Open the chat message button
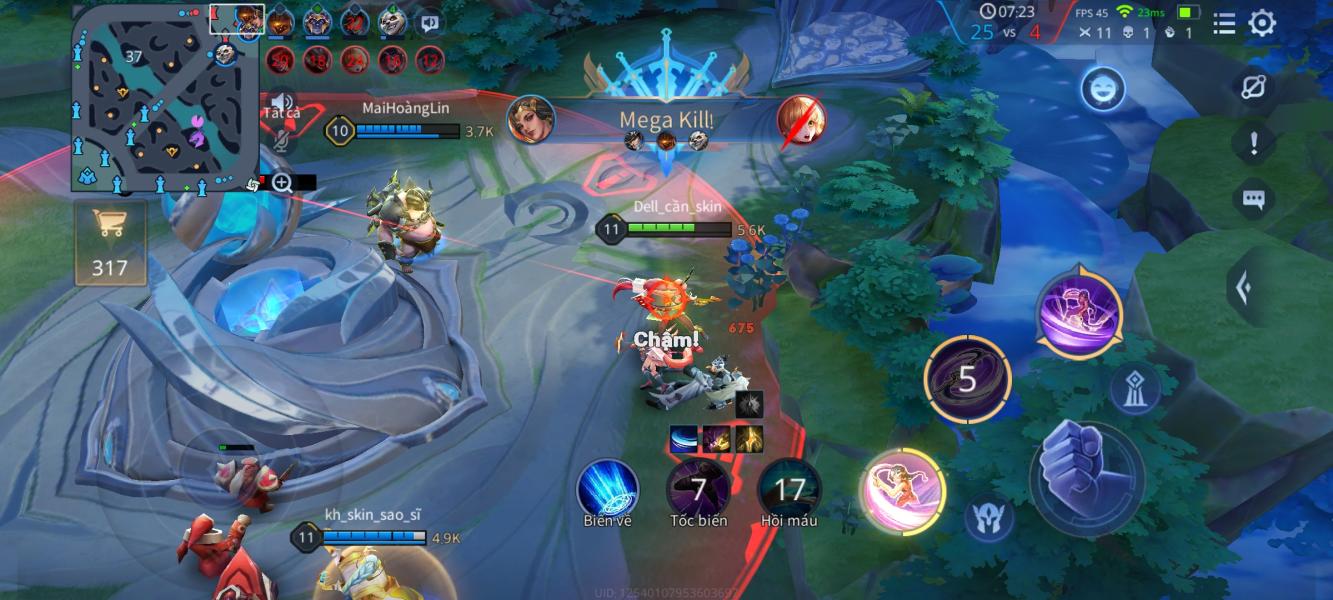The height and width of the screenshot is (600, 1333). (x=1253, y=199)
